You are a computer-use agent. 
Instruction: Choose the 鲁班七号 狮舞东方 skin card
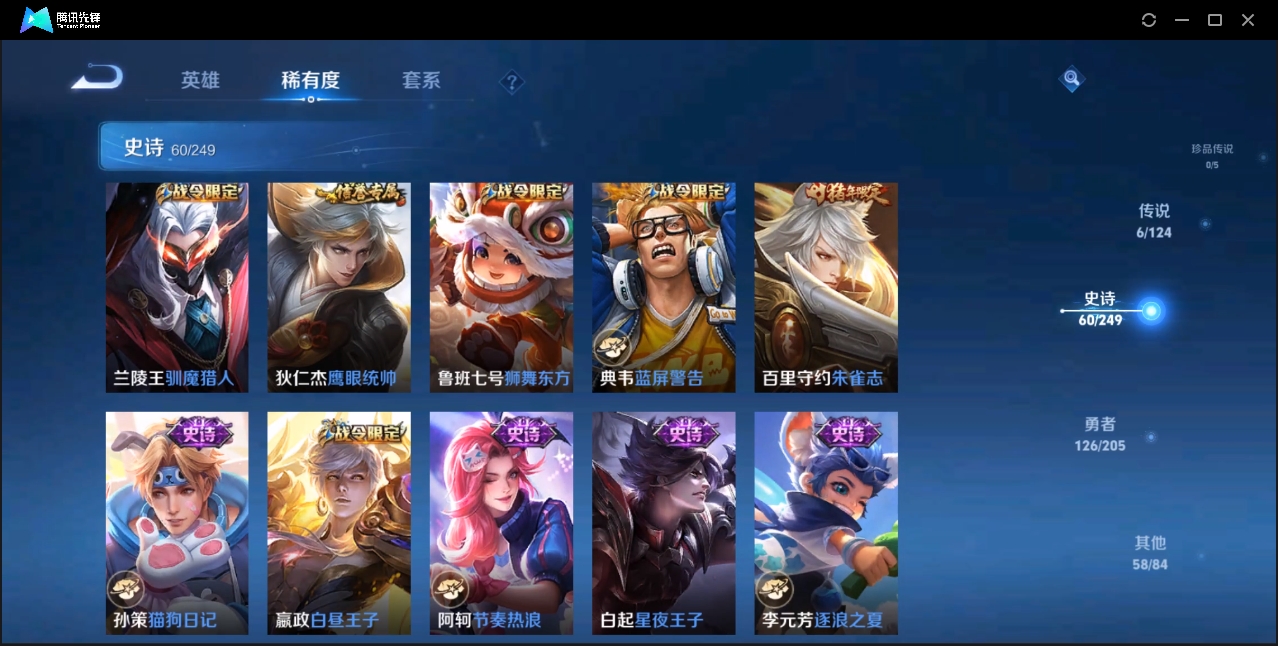501,287
